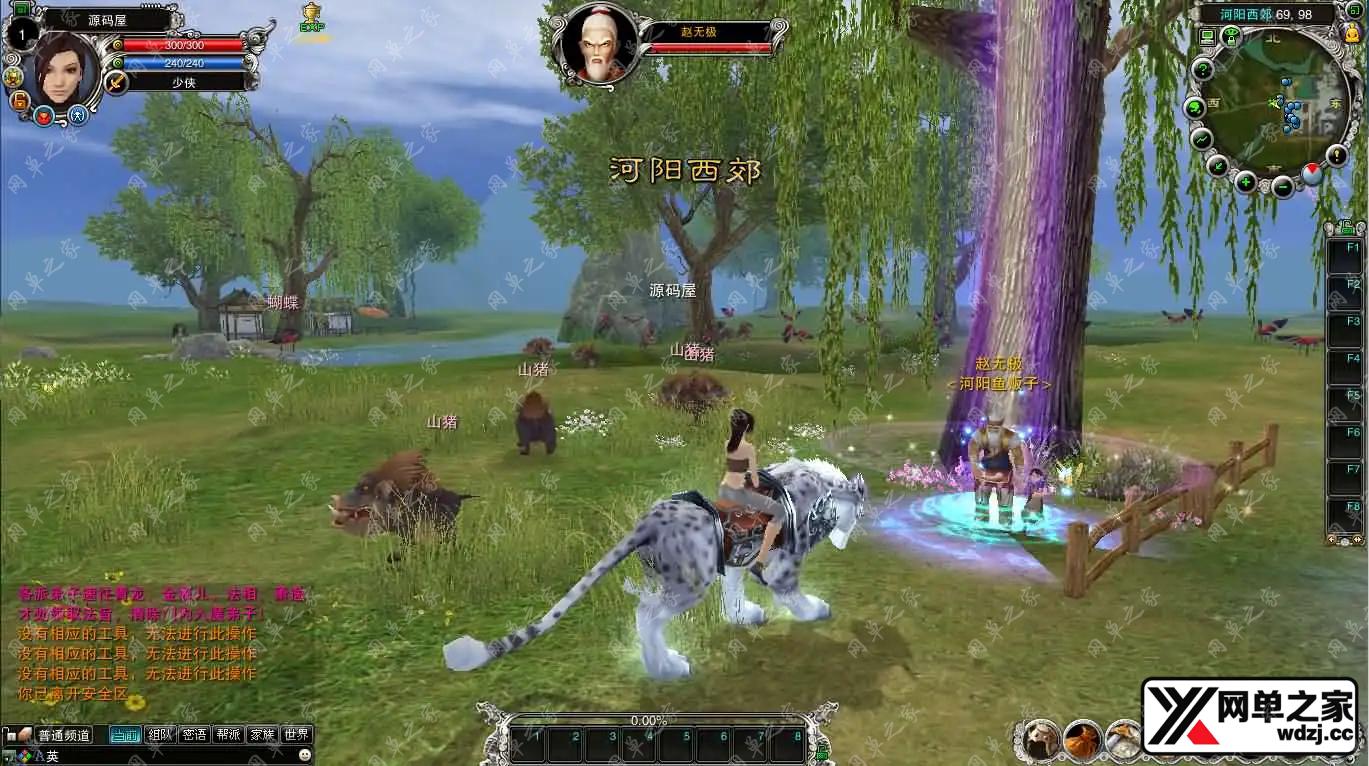Viewport: 1369px width, 766px height.
Task: Choose the 世界 (world) chat tab
Action: click(x=296, y=734)
